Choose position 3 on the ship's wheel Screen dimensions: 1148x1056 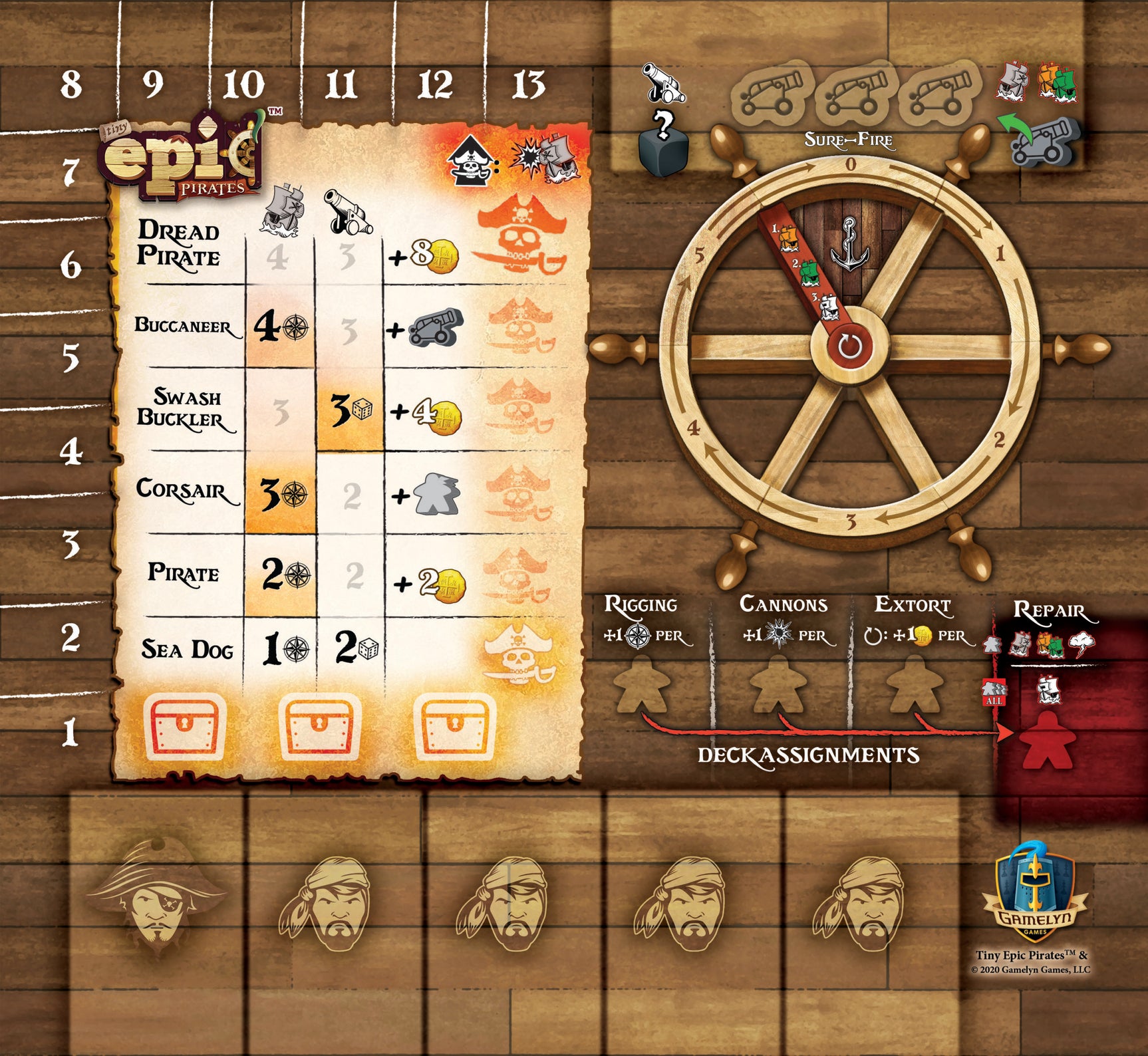[x=850, y=523]
